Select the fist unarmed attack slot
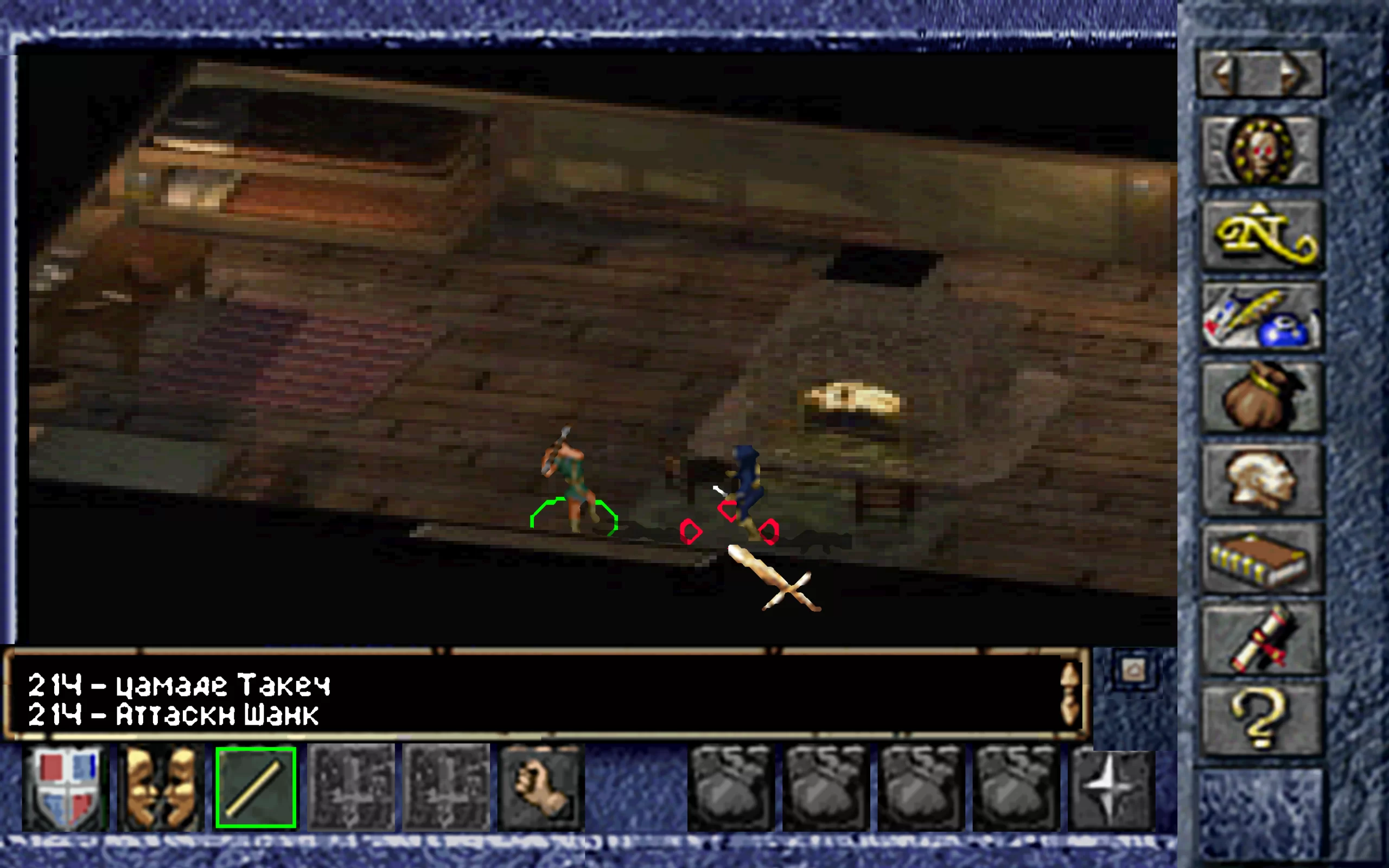The width and height of the screenshot is (1389, 868). click(540, 788)
